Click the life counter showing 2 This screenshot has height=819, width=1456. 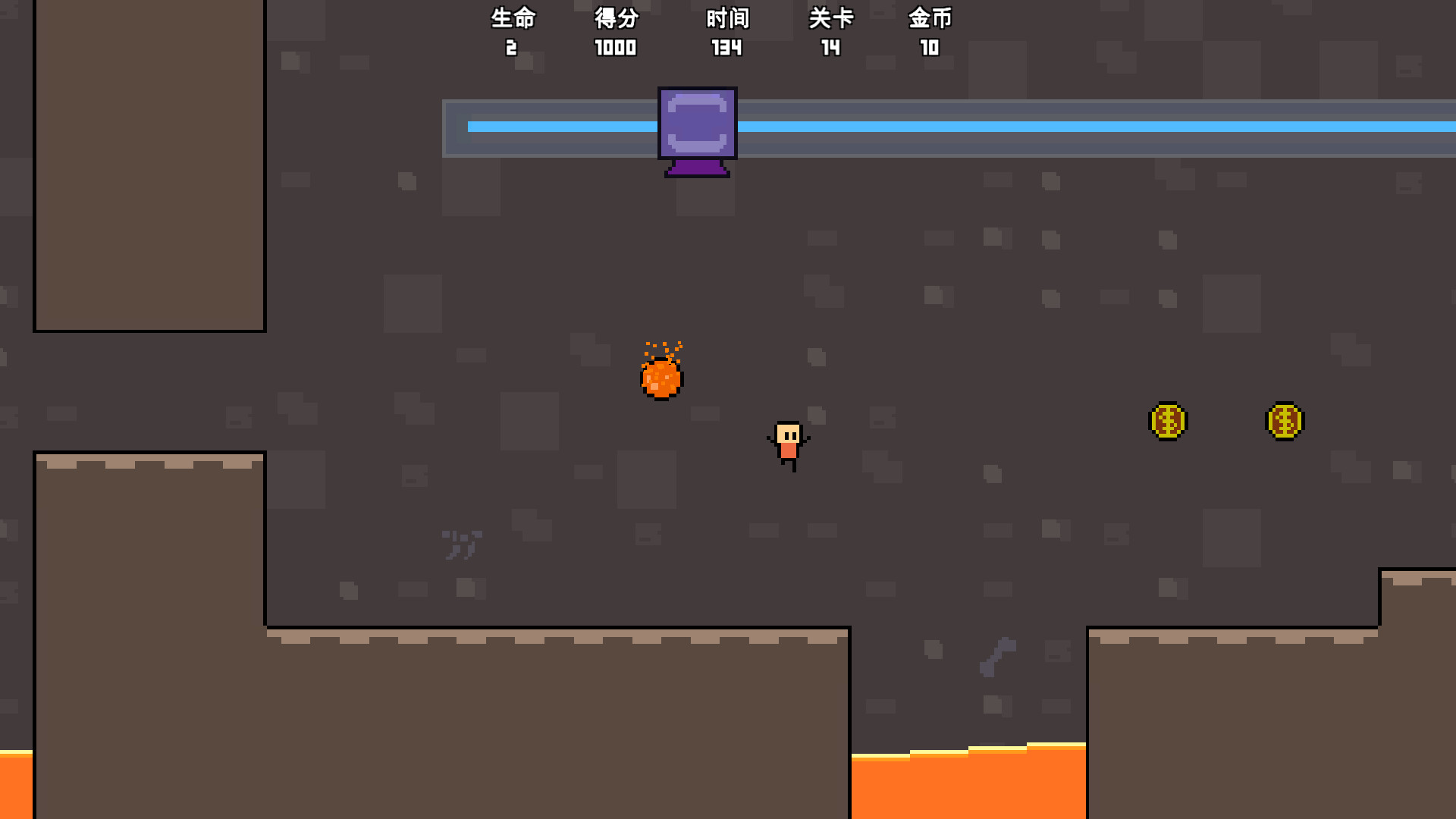[513, 48]
